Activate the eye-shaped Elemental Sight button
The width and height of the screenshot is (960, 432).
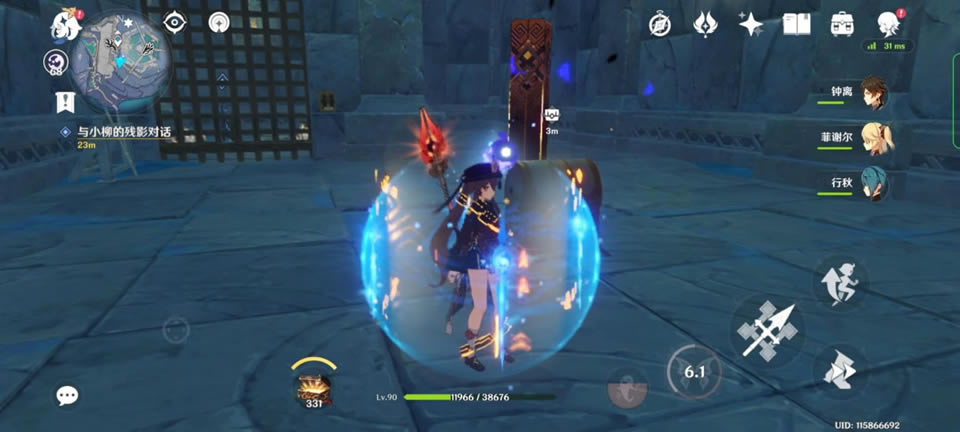point(175,22)
